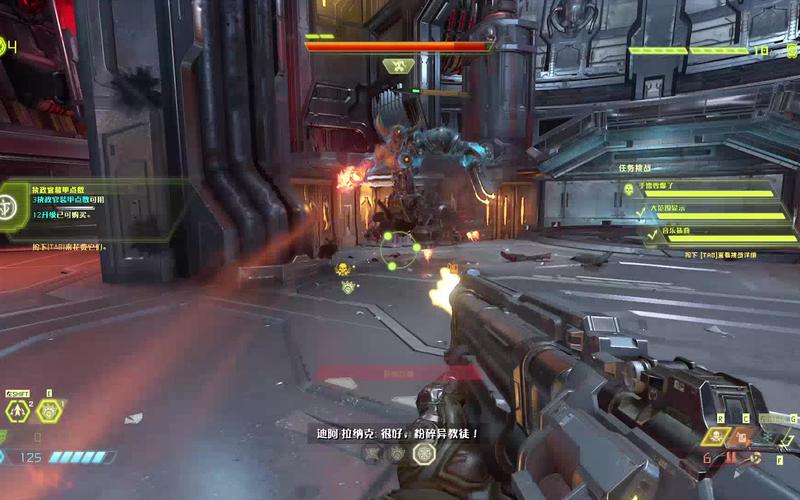Click the highlighted rune icon below the subtitle
800x500 pixels.
click(x=424, y=453)
